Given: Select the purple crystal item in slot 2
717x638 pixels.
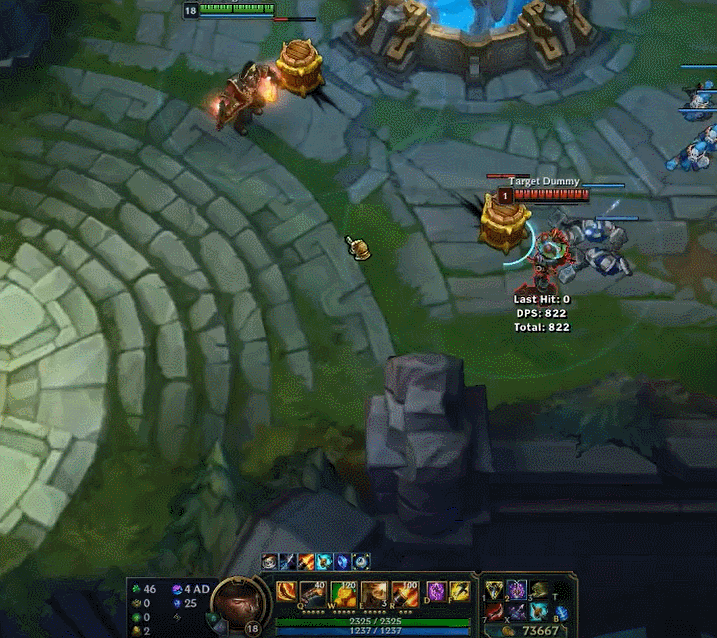Looking at the screenshot, I should (x=517, y=590).
